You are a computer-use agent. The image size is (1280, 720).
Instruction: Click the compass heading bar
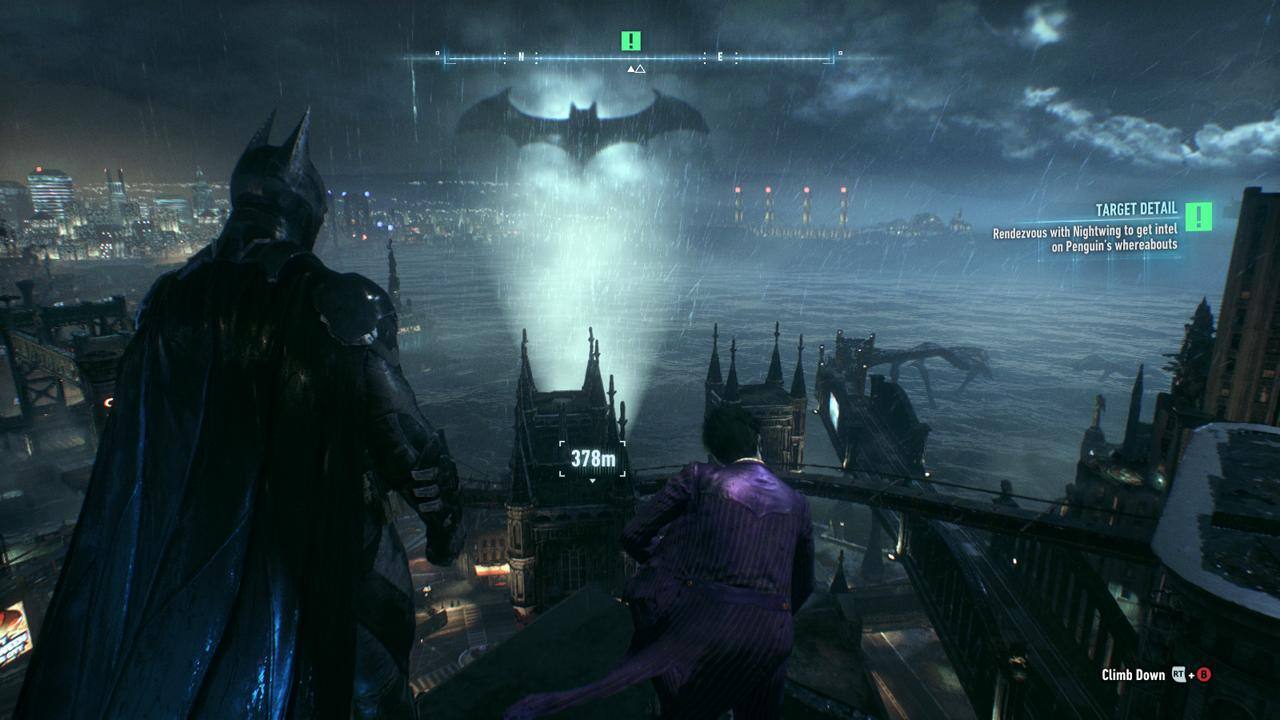638,59
